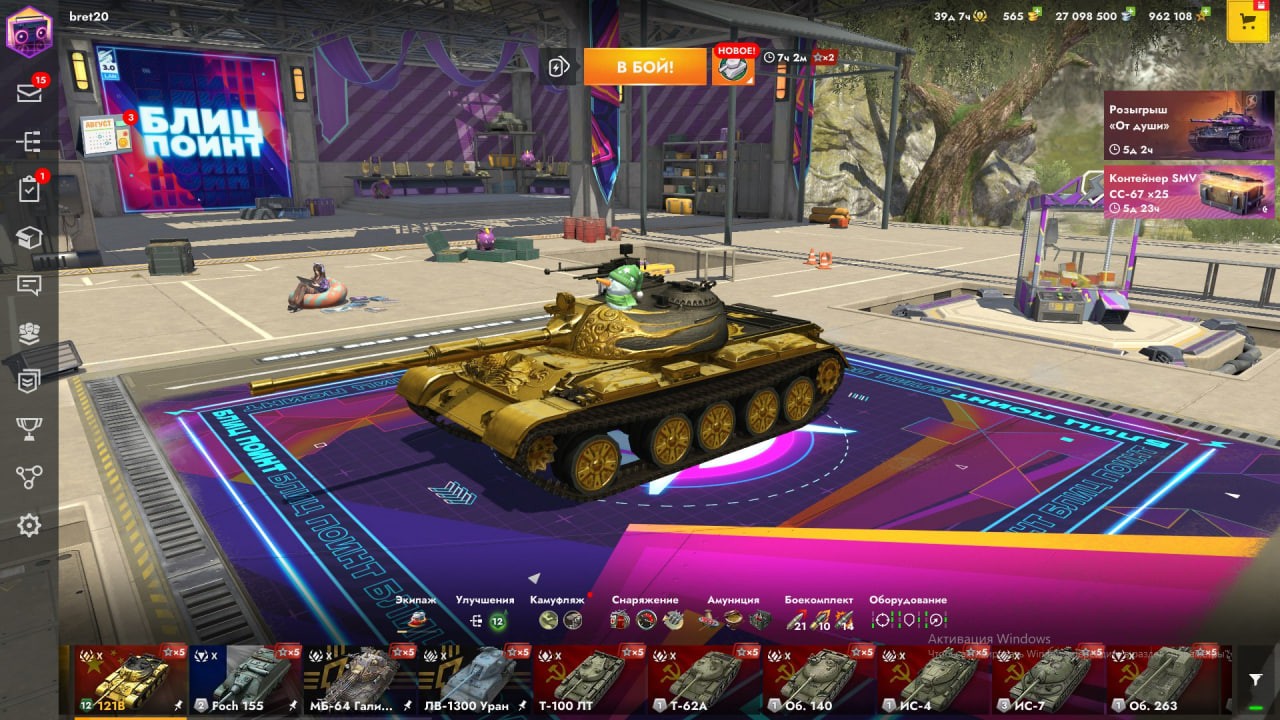Open the battle mode selector marked НОВОЕ!
This screenshot has height=720, width=1280.
733,67
